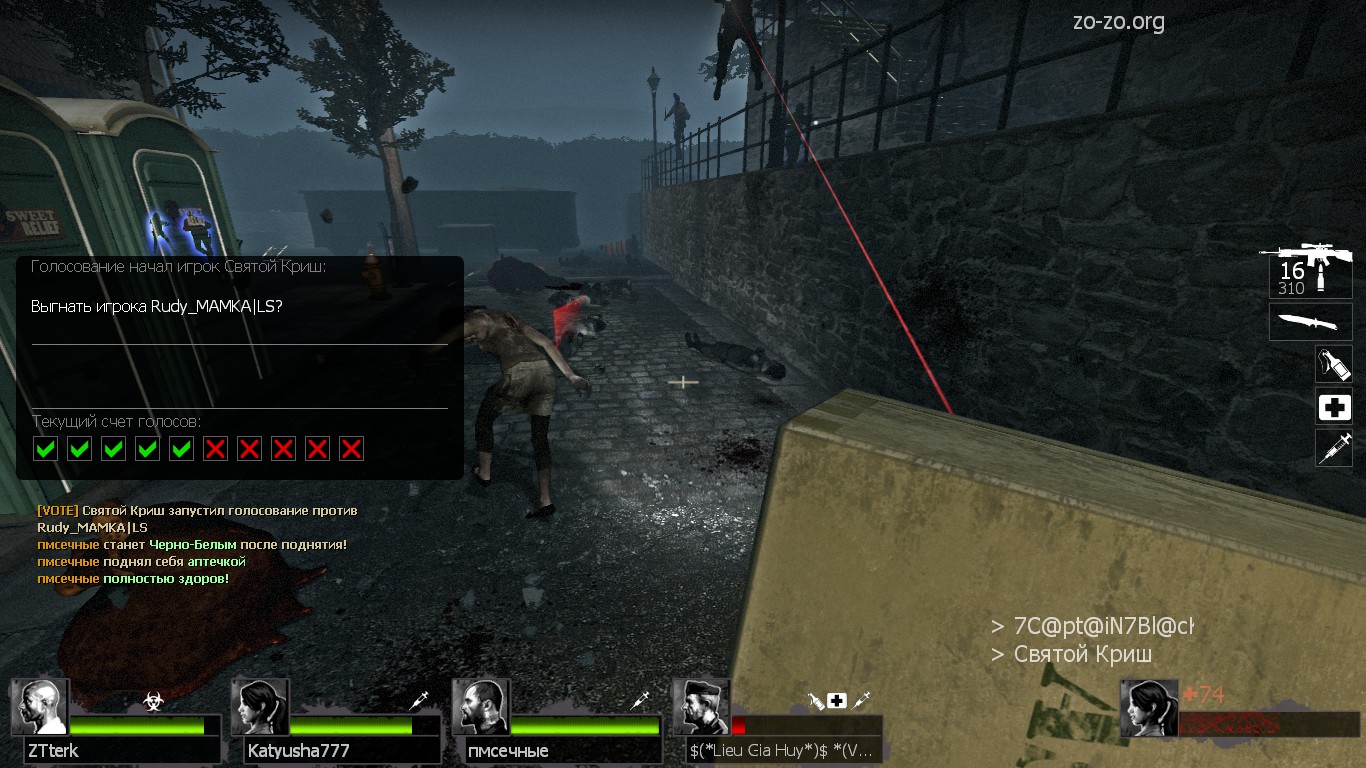The image size is (1366, 768).
Task: Click Katyusha777's teammate portrait
Action: click(261, 707)
